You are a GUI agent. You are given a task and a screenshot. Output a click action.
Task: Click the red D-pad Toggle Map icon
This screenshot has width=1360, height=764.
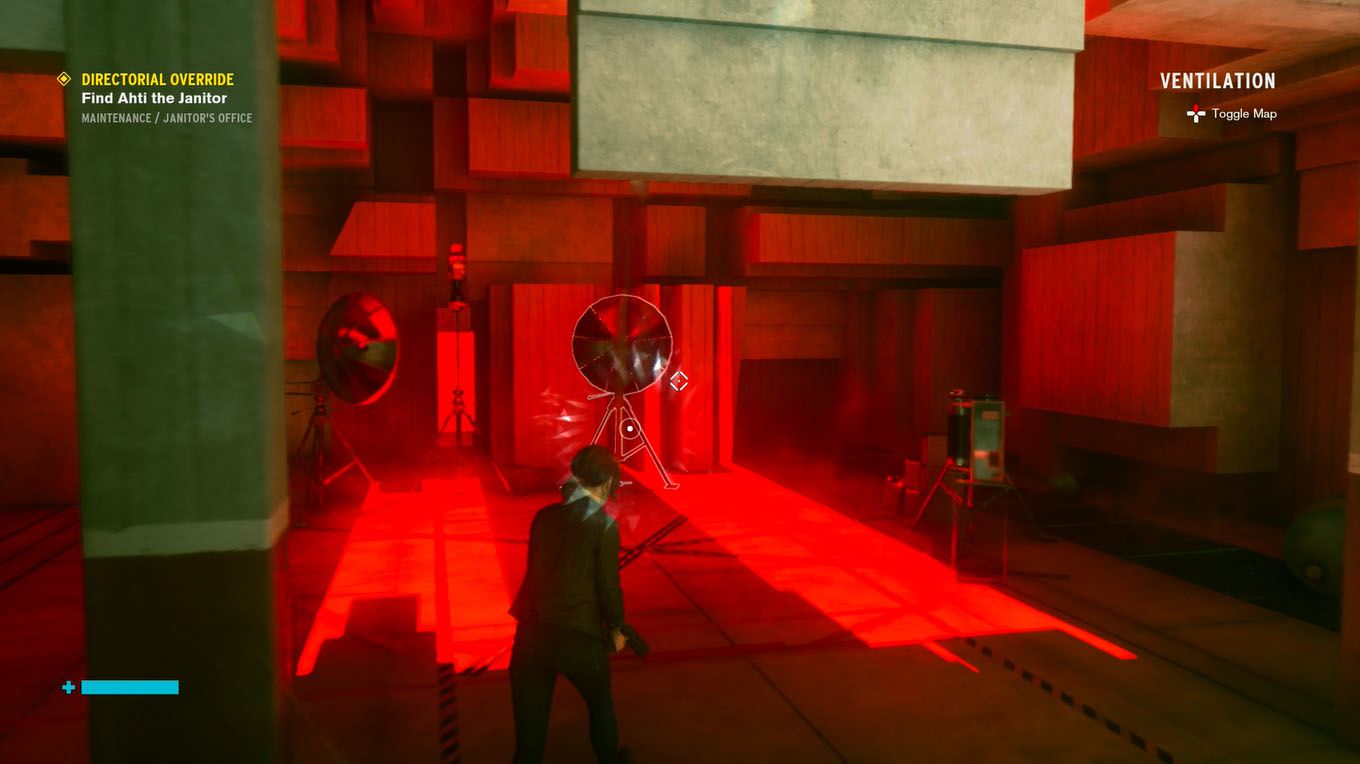1195,114
